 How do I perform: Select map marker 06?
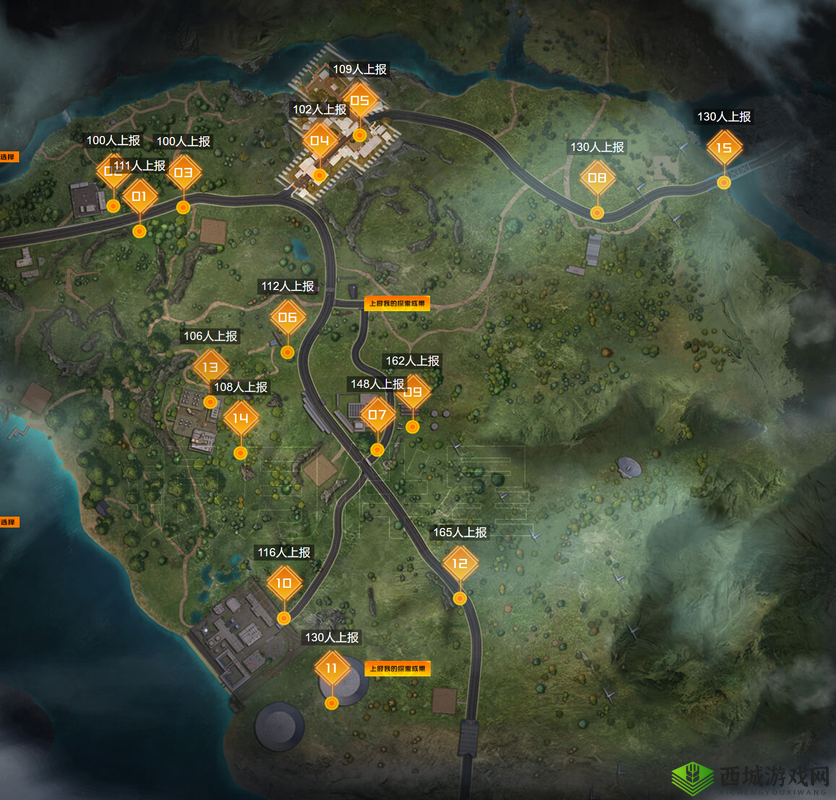[x=288, y=319]
